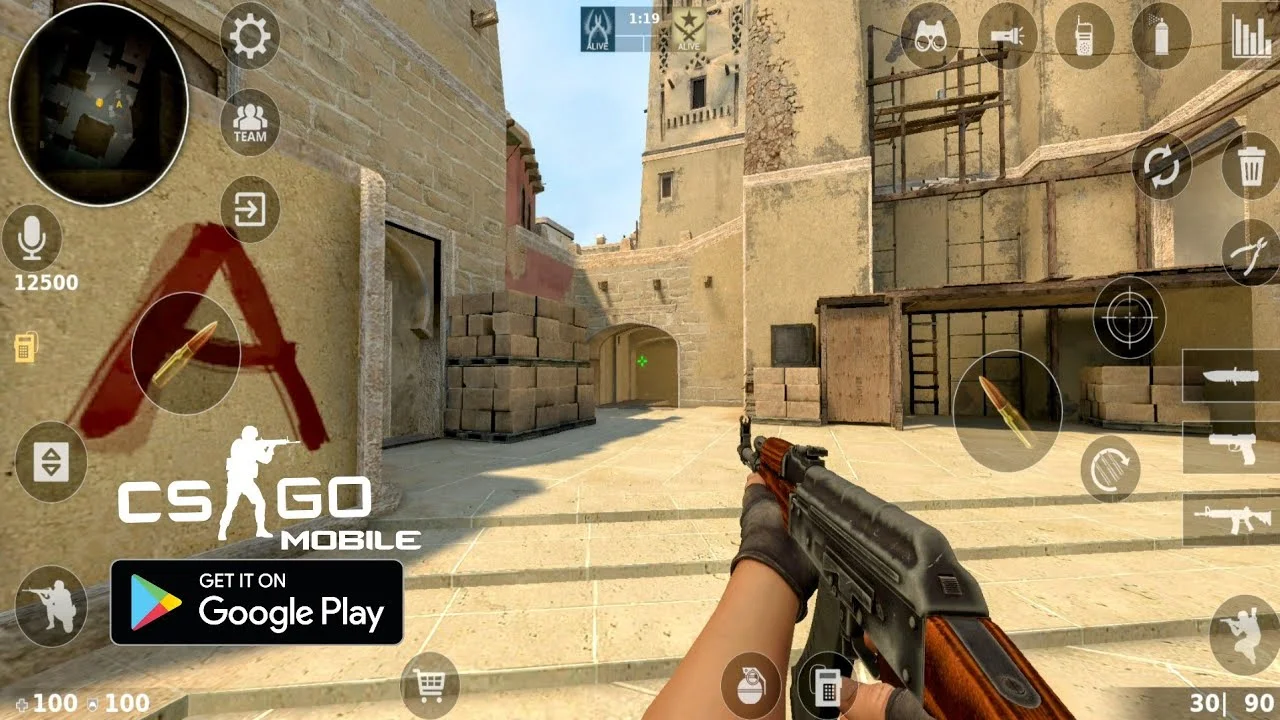Toggle the microphone voice chat
The width and height of the screenshot is (1280, 720).
(x=32, y=238)
